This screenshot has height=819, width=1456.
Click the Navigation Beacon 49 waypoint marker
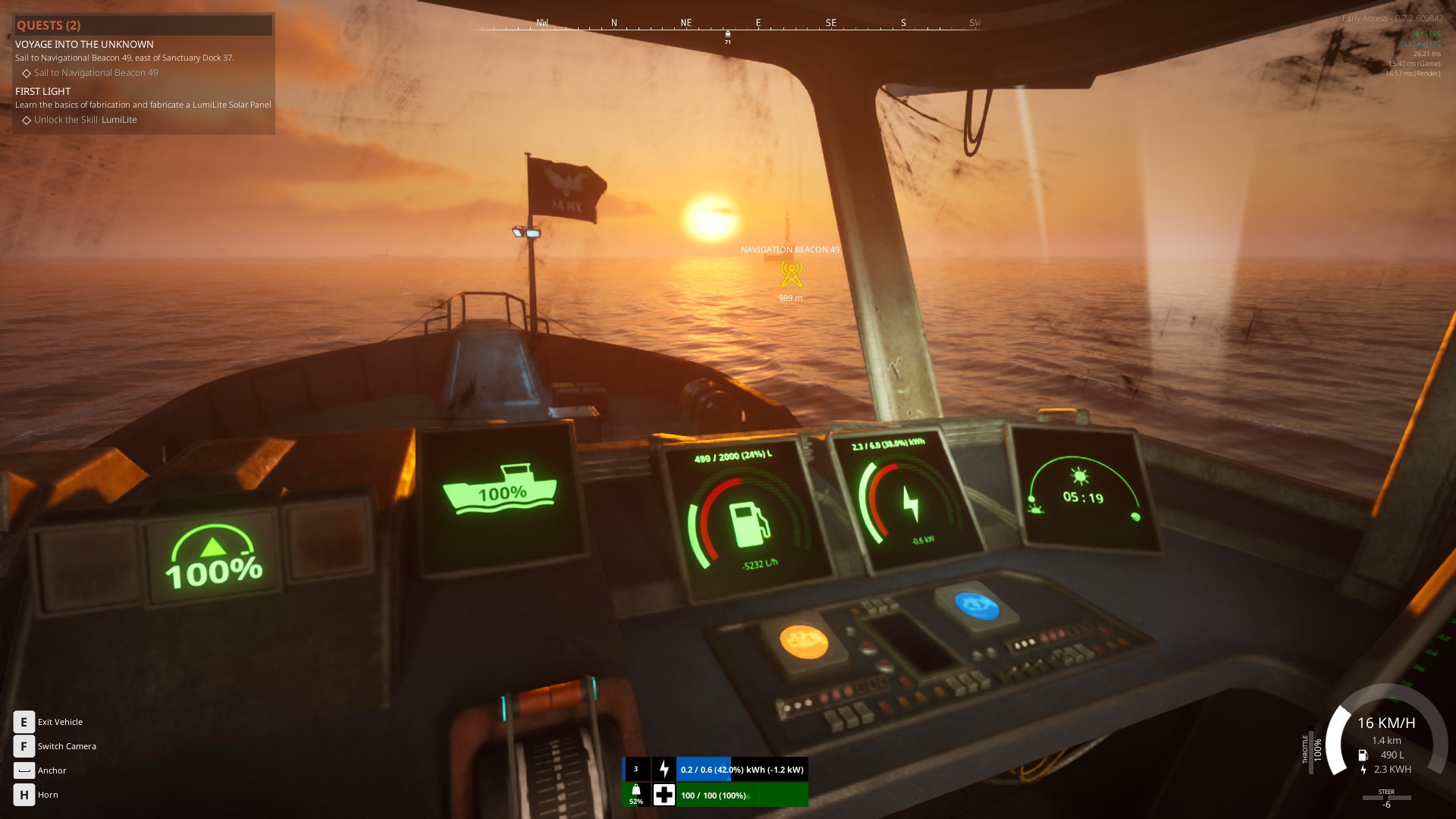(791, 274)
